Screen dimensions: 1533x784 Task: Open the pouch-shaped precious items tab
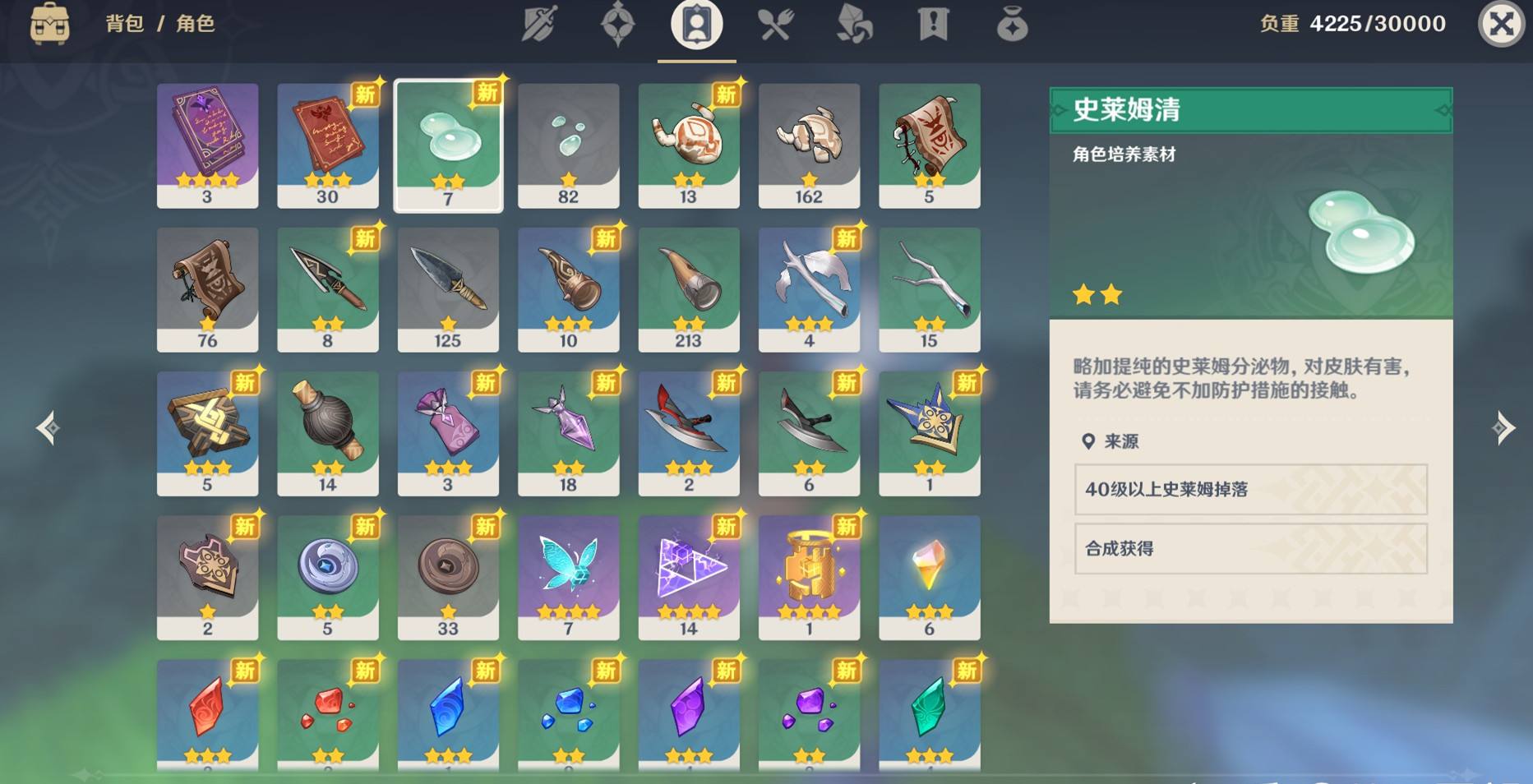1012,25
